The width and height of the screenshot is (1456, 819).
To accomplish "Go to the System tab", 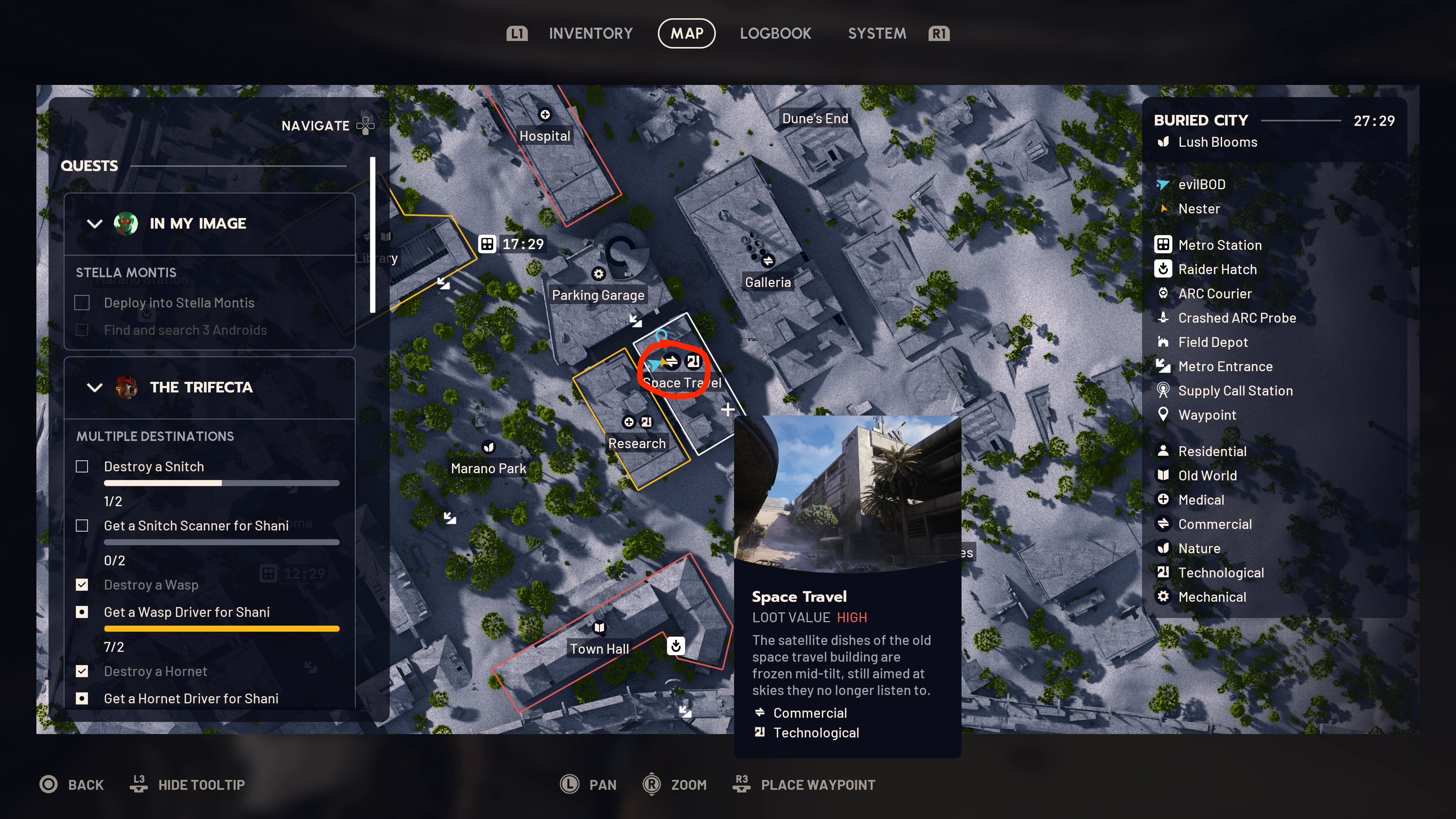I will (877, 33).
